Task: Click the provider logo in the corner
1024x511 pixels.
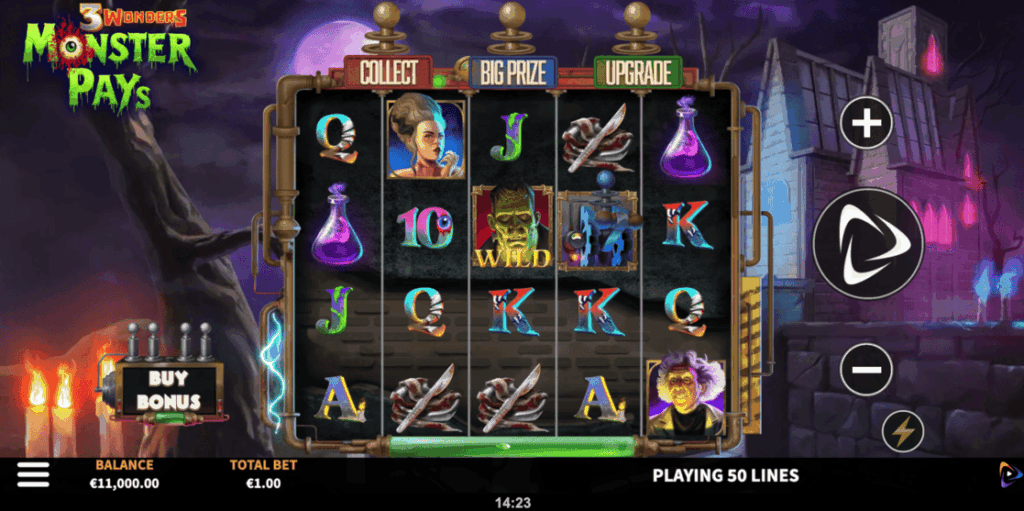Action: 1006,474
